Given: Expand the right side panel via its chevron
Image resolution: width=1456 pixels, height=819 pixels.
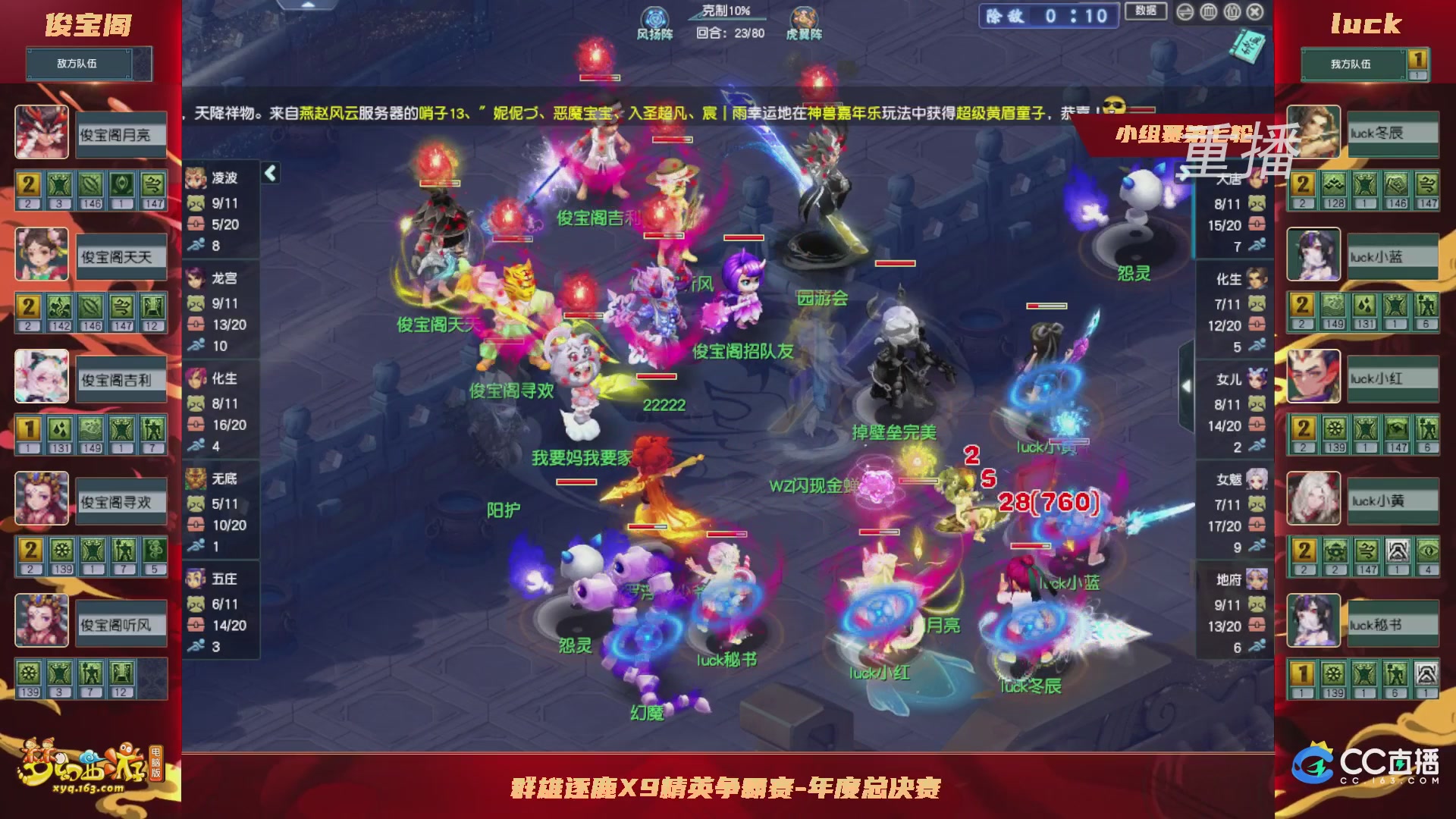Looking at the screenshot, I should tap(1188, 387).
